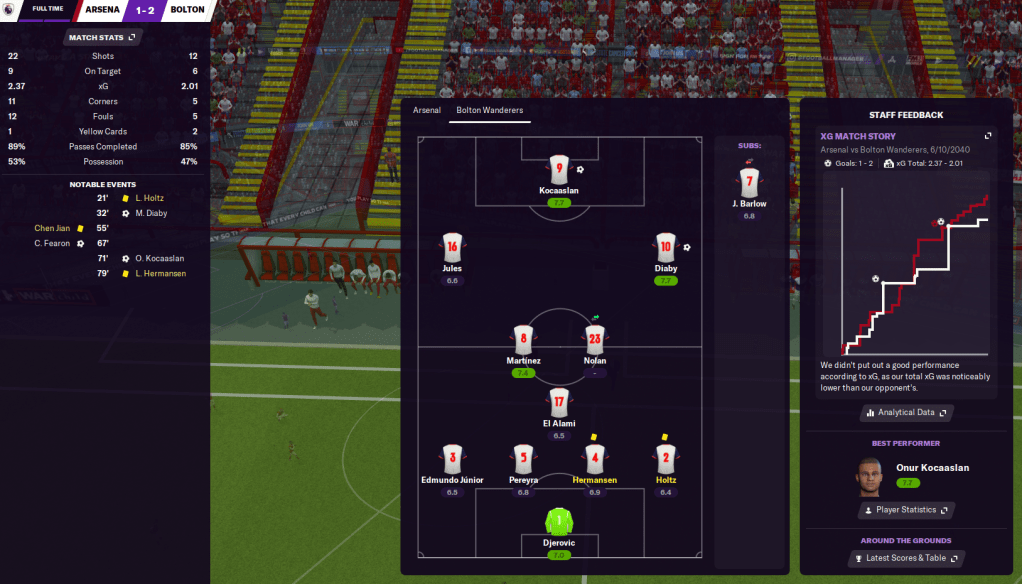Show Latest Scores & Table
The image size is (1022, 584).
[x=906, y=558]
